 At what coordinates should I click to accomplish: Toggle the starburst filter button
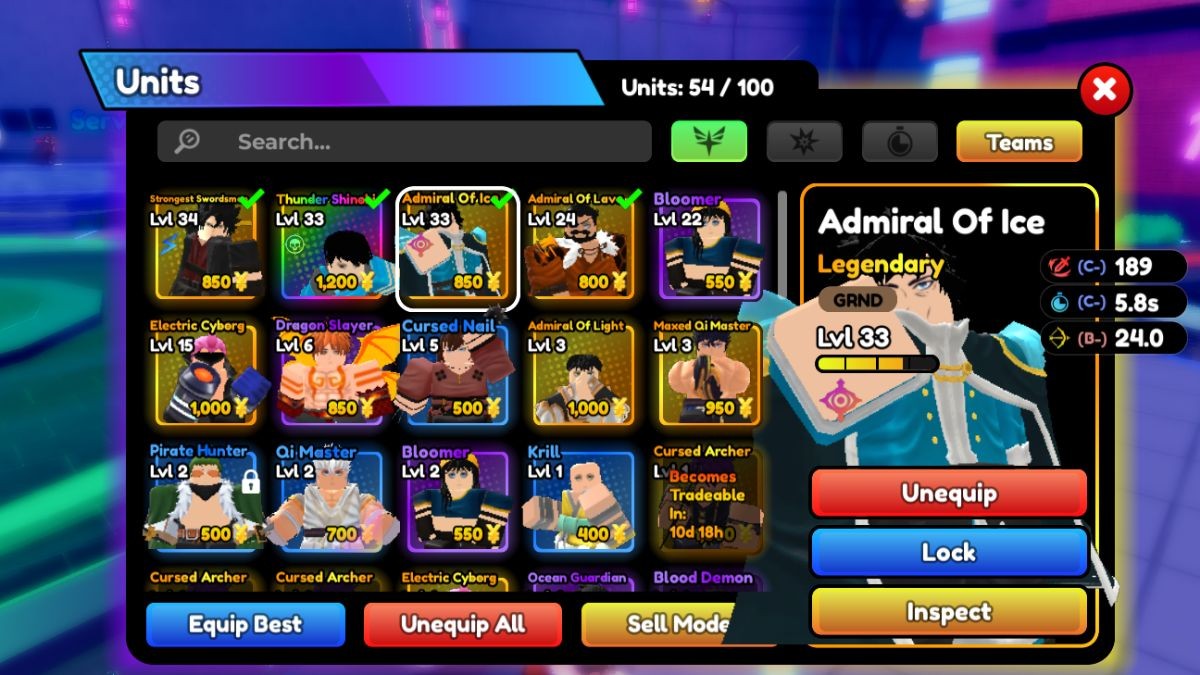coord(804,142)
